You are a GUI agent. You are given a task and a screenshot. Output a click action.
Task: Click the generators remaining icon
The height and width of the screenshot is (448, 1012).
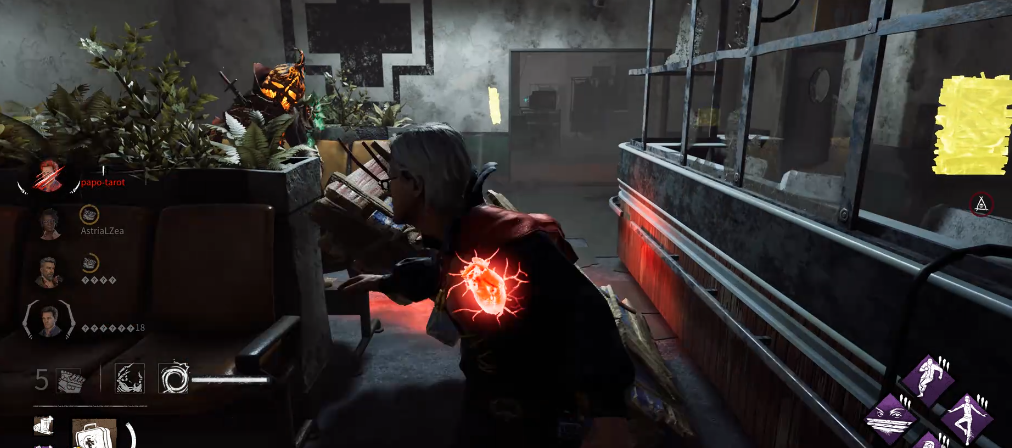[68, 379]
